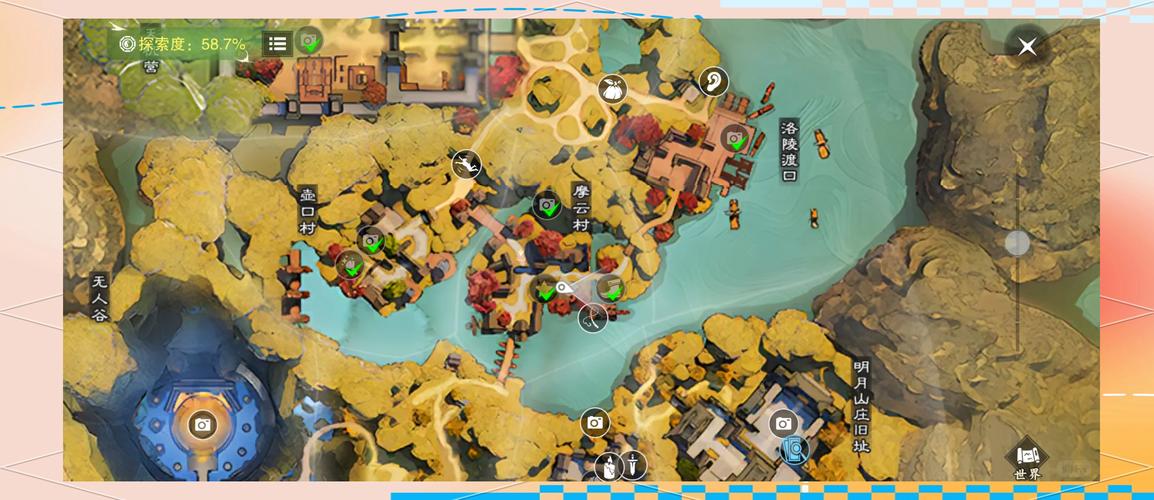Close the map screen
The image size is (1154, 500).
coord(1026,46)
